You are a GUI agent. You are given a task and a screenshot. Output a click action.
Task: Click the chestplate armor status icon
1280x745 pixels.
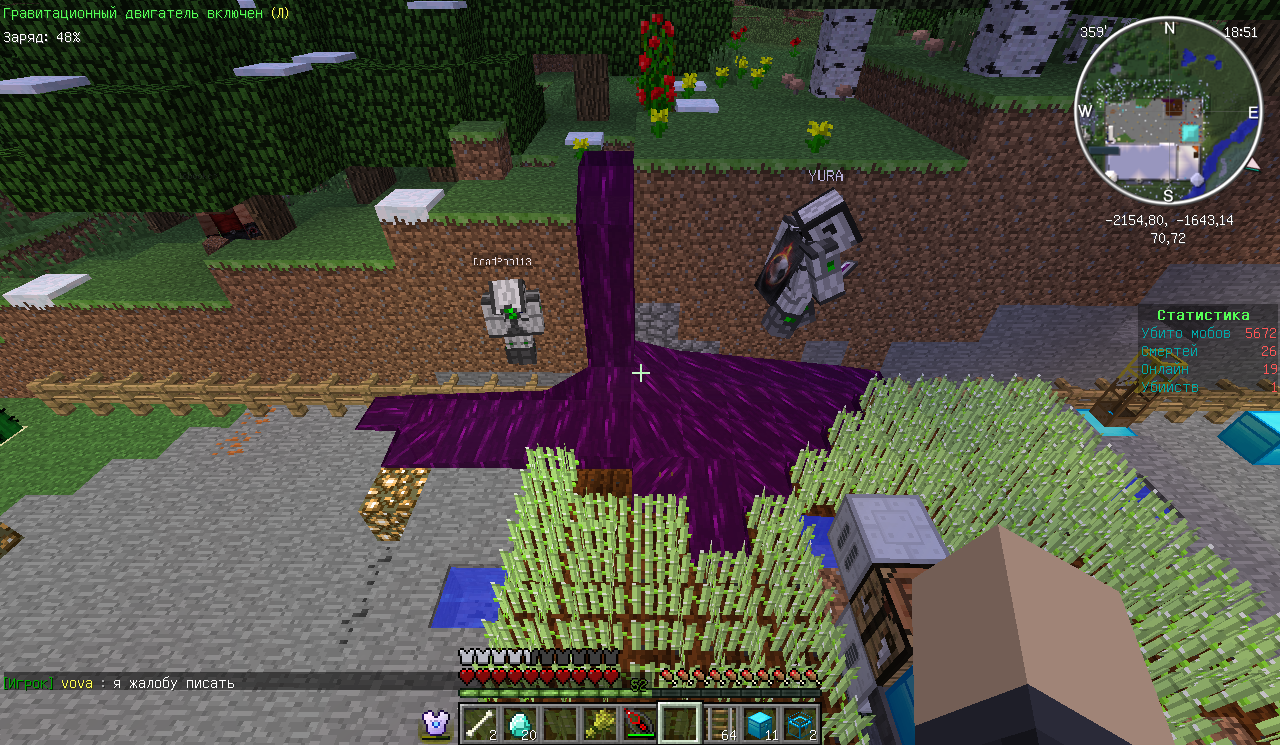tap(435, 722)
